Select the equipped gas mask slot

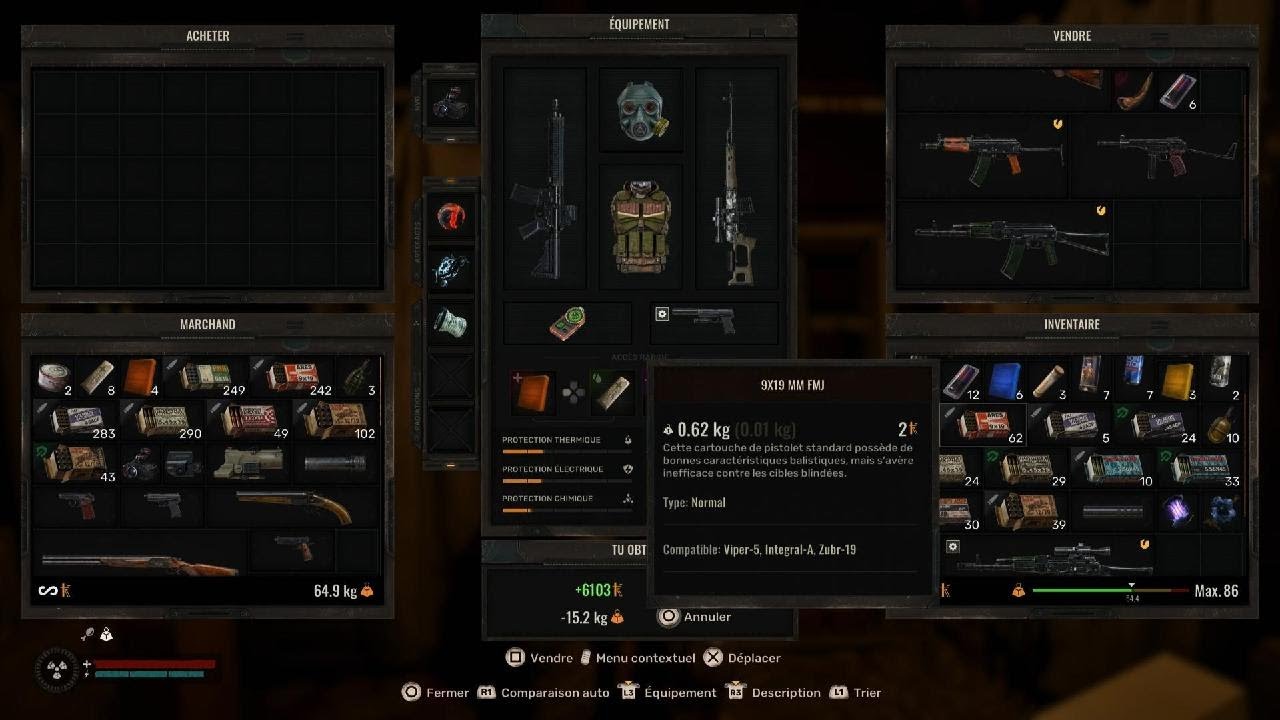tap(640, 109)
